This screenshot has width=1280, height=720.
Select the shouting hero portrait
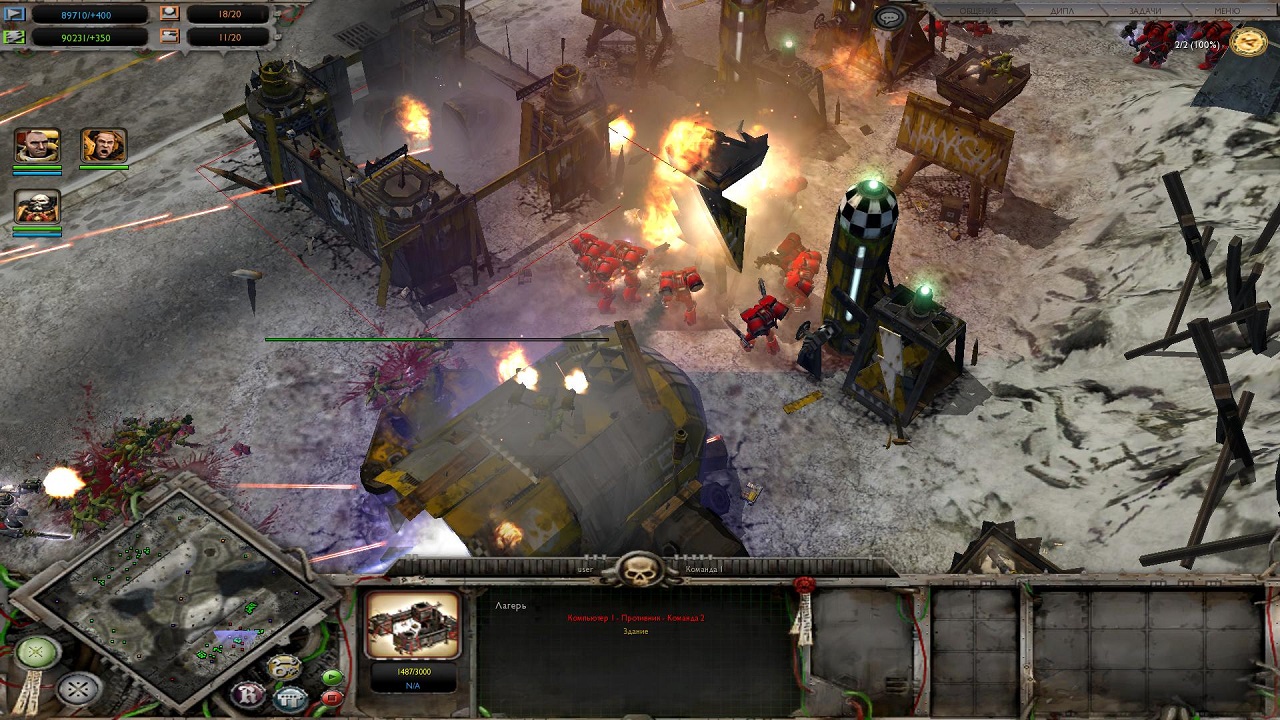point(103,146)
